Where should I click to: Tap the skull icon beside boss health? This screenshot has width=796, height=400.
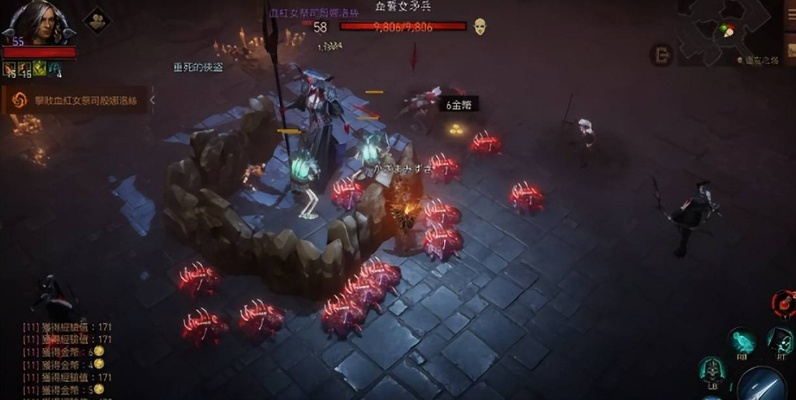[480, 26]
